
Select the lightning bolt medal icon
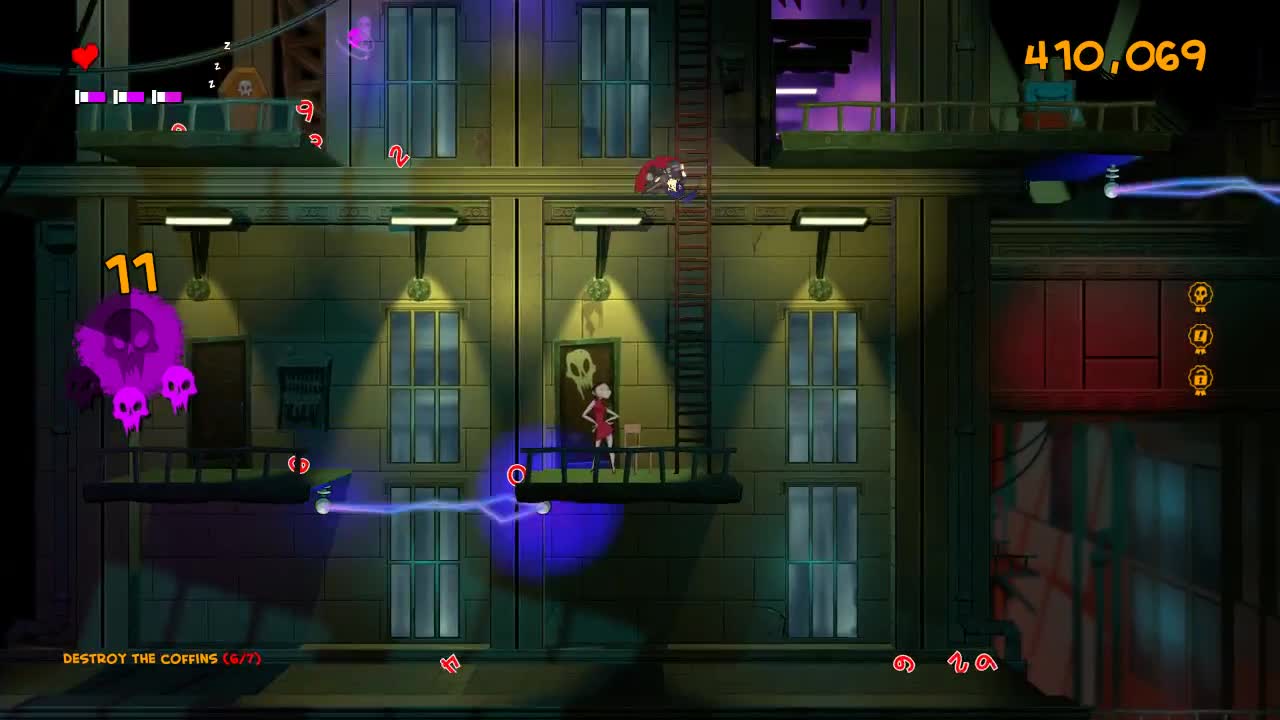click(1199, 338)
